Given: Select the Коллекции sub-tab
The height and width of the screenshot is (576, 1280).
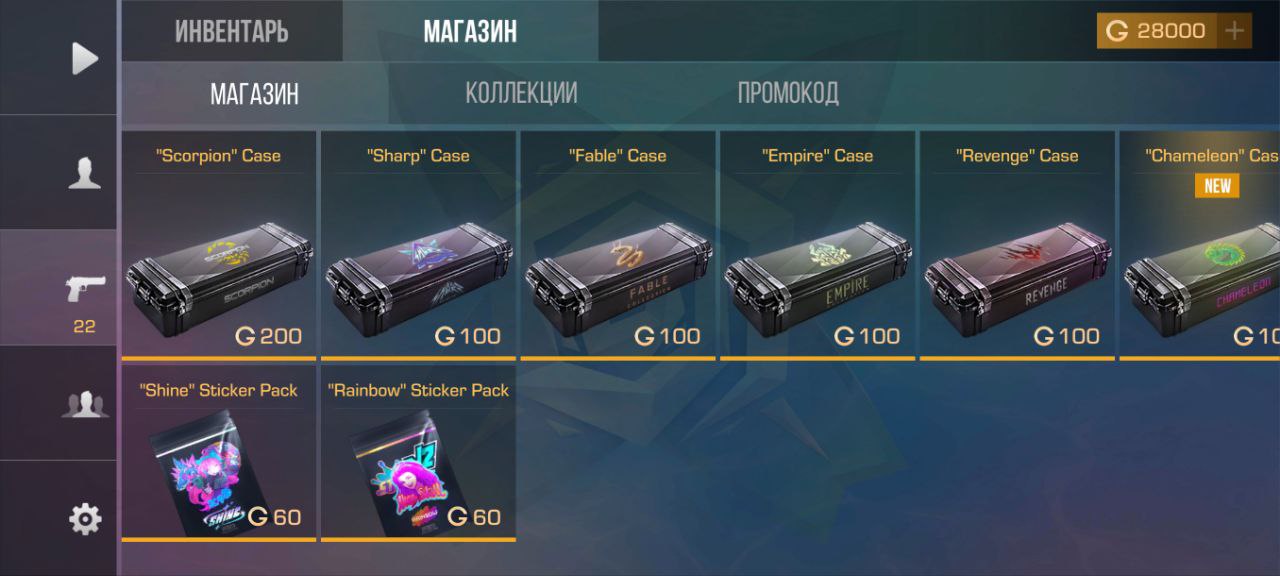Looking at the screenshot, I should [x=521, y=93].
